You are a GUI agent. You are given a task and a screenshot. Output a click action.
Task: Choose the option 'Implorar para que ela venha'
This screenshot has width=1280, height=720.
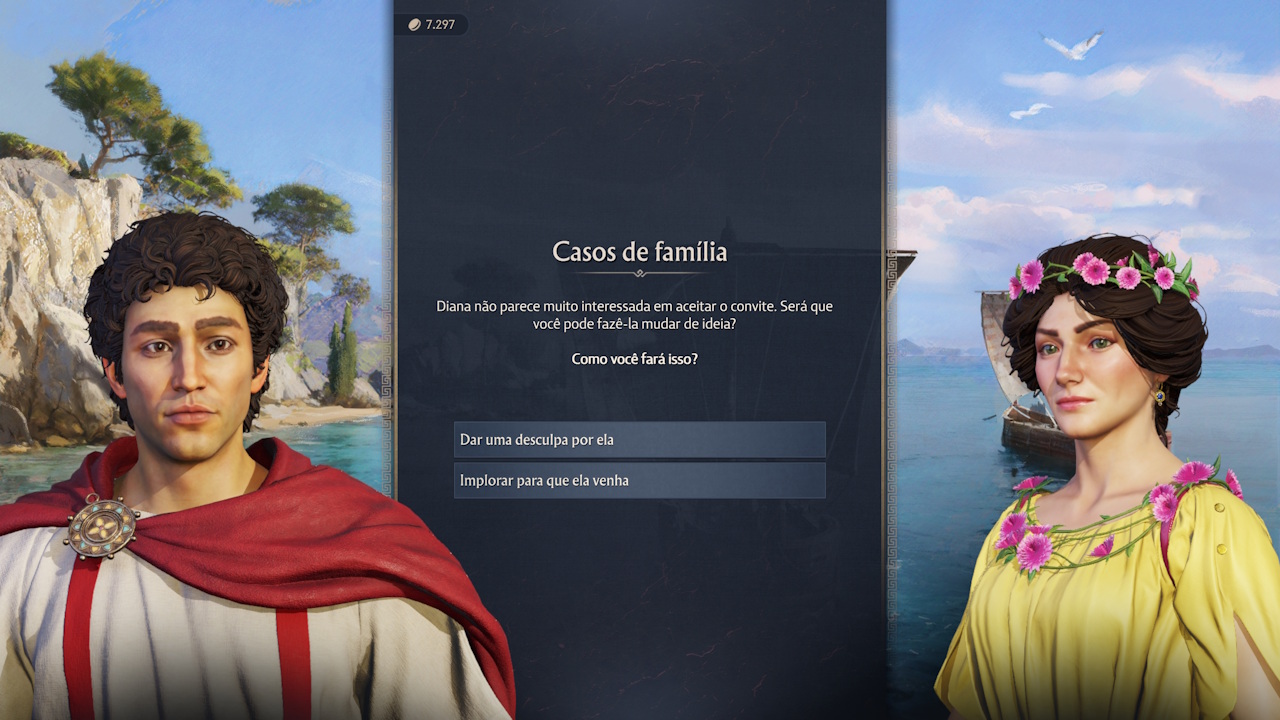pos(639,480)
